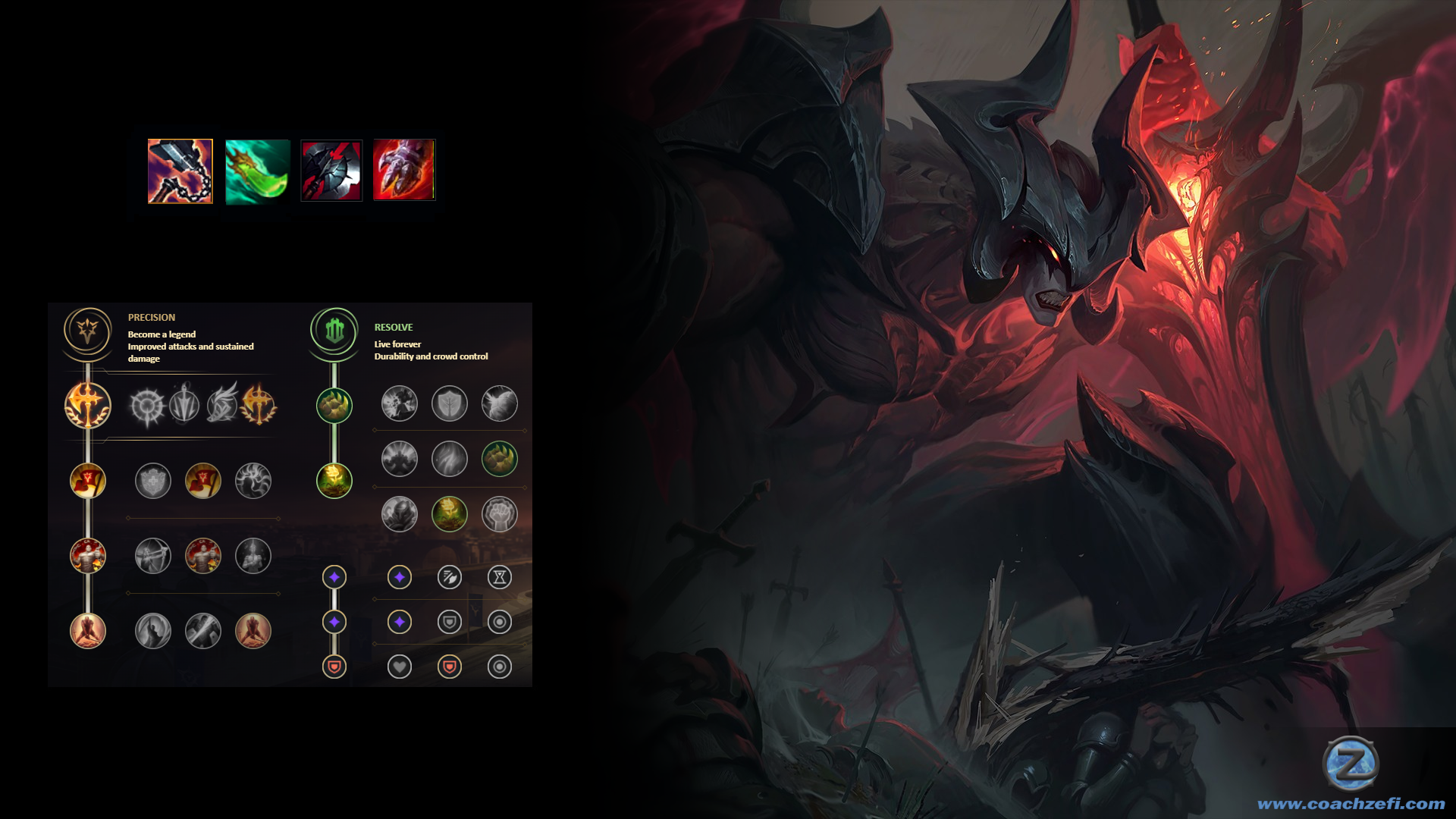Choose the Demolish rune in Resolve
Screen dimensions: 1456x819
[399, 403]
